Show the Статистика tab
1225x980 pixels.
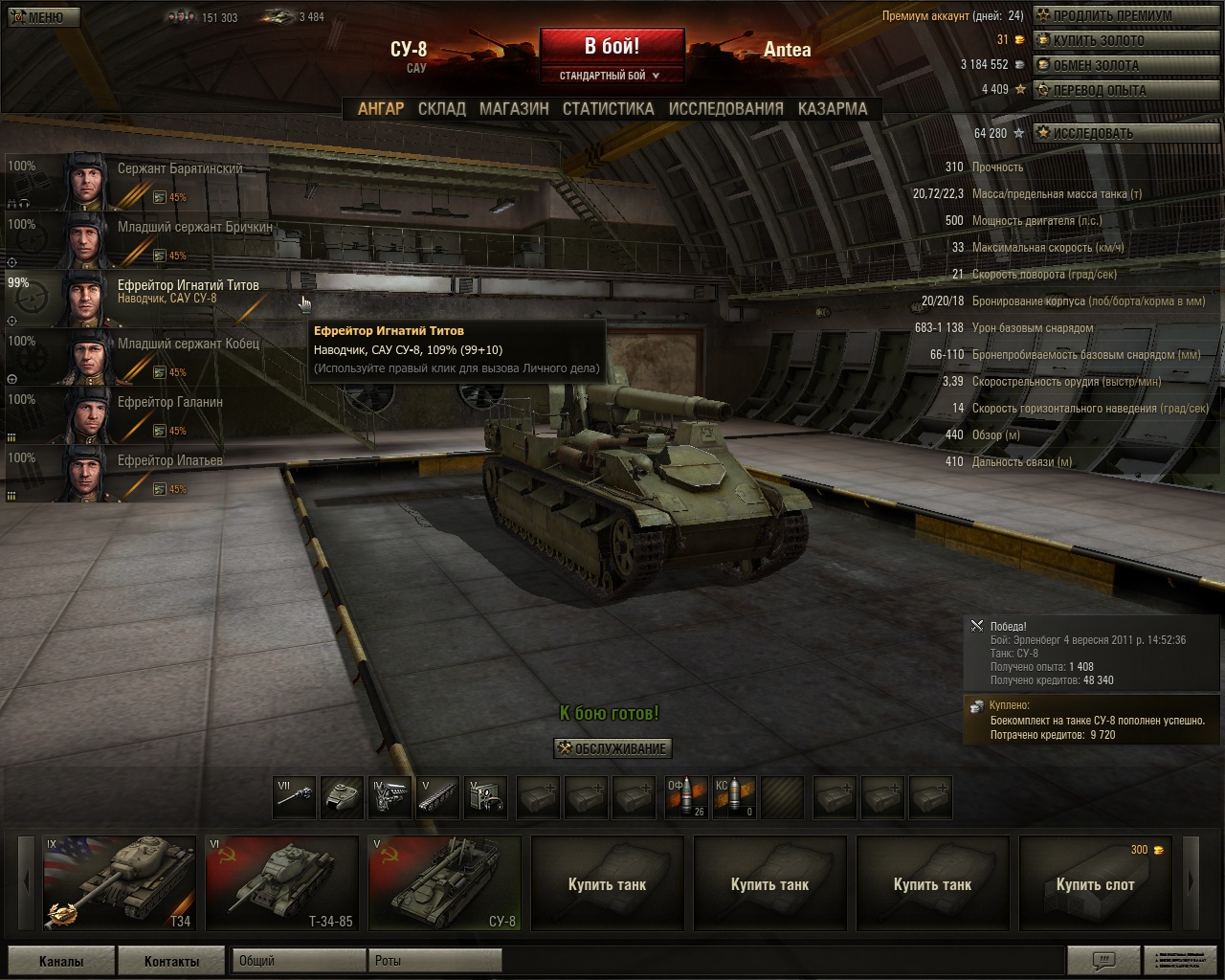pyautogui.click(x=608, y=109)
